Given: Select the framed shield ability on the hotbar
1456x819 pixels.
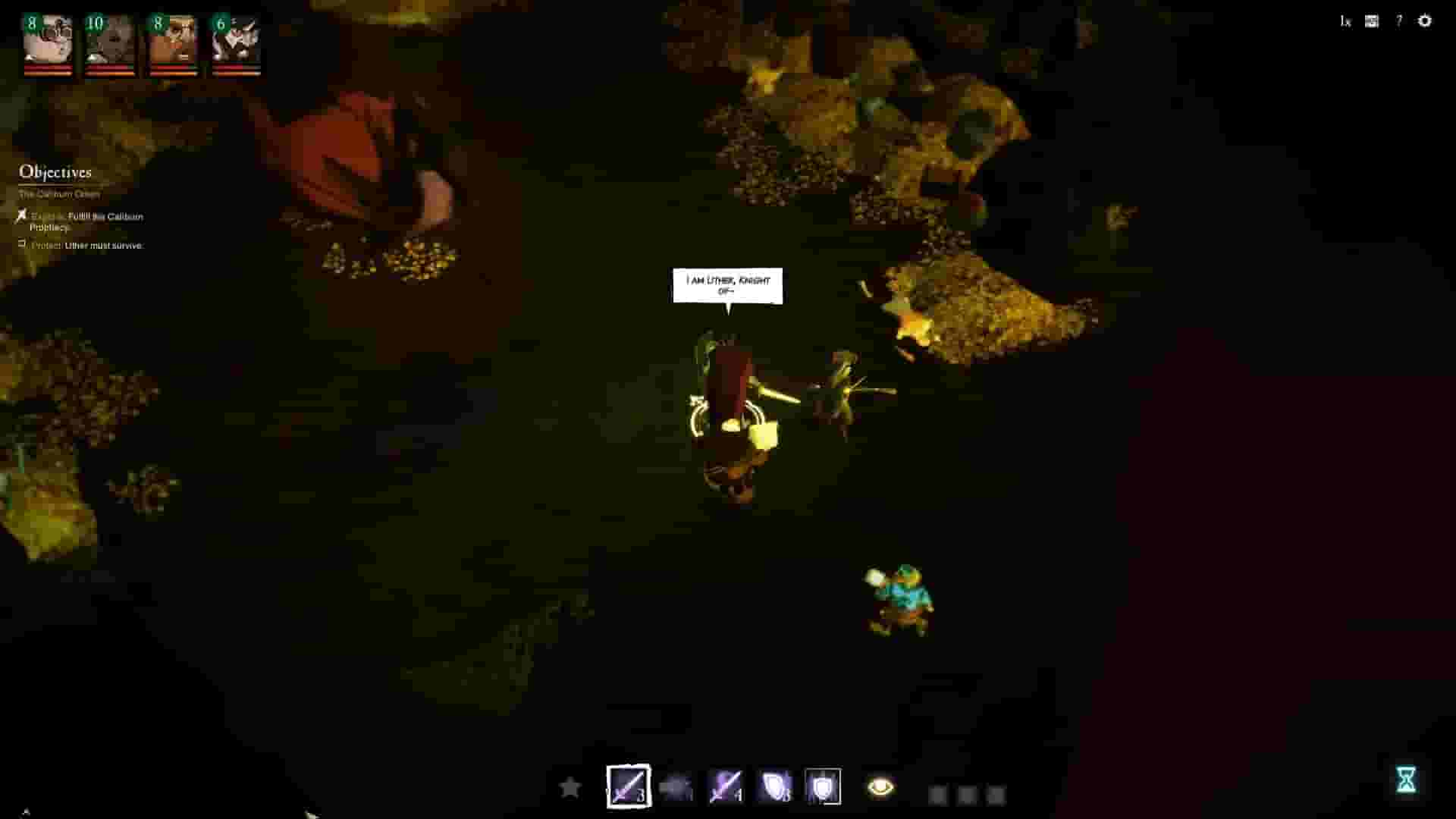Looking at the screenshot, I should (x=824, y=787).
